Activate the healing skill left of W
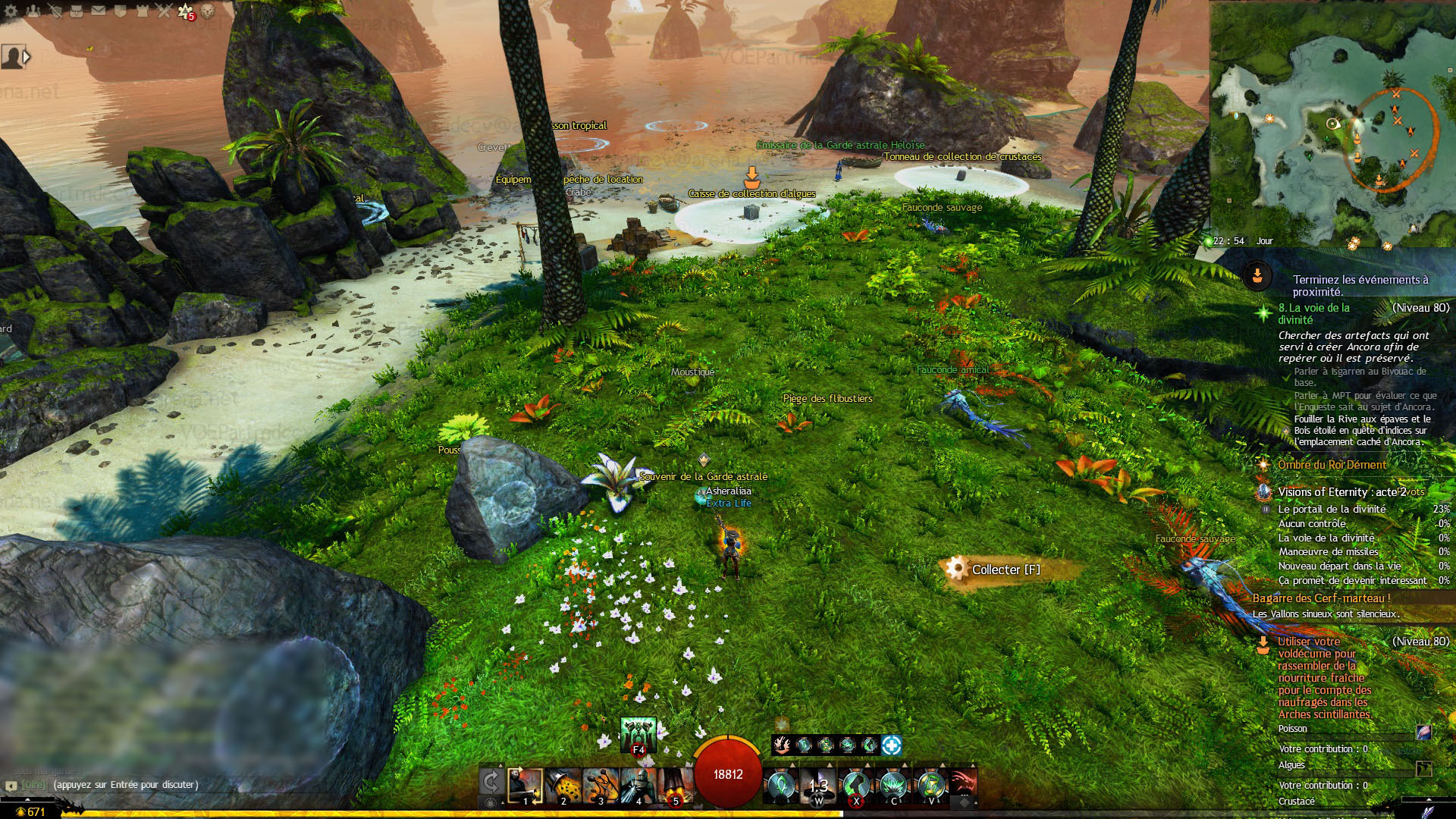The width and height of the screenshot is (1456, 819). pyautogui.click(x=780, y=786)
